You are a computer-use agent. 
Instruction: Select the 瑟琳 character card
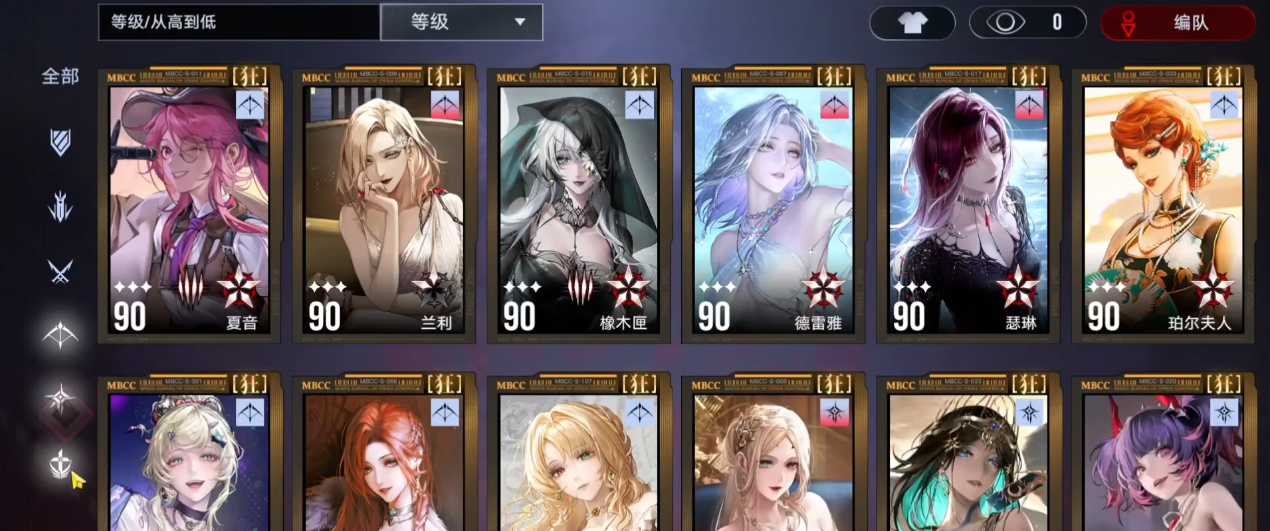[968, 205]
